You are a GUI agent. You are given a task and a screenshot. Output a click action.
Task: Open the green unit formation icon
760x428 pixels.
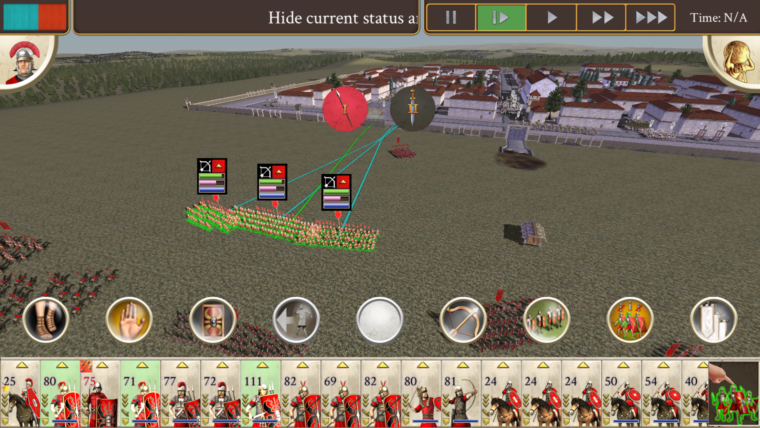click(547, 320)
